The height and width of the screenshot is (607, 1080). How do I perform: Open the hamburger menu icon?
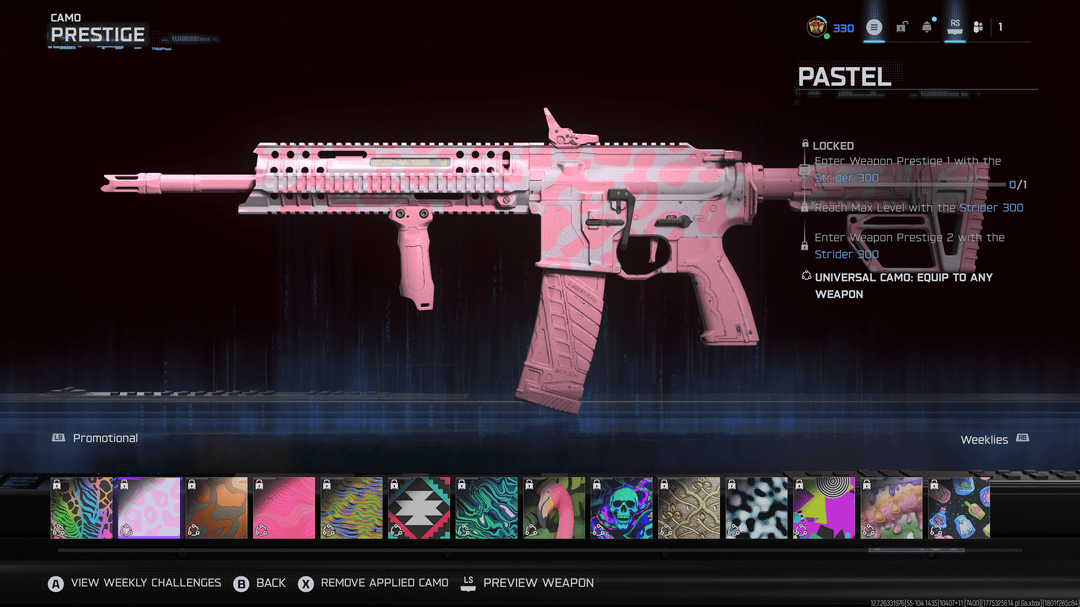874,27
